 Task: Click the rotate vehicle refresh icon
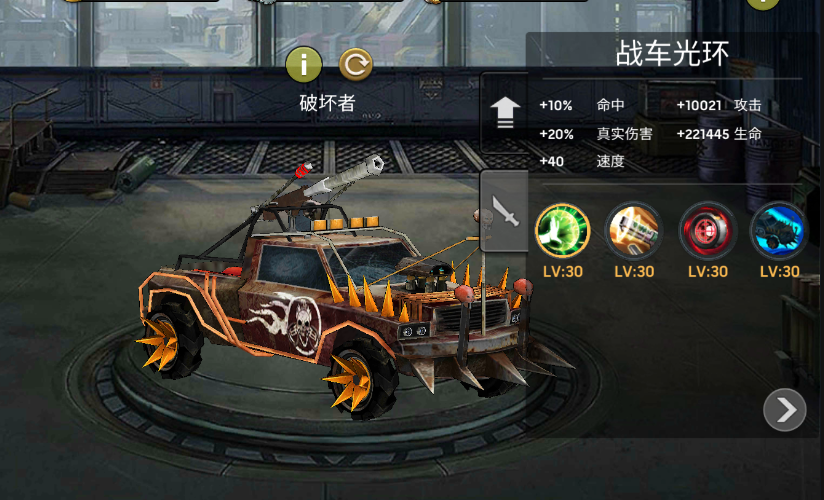355,66
